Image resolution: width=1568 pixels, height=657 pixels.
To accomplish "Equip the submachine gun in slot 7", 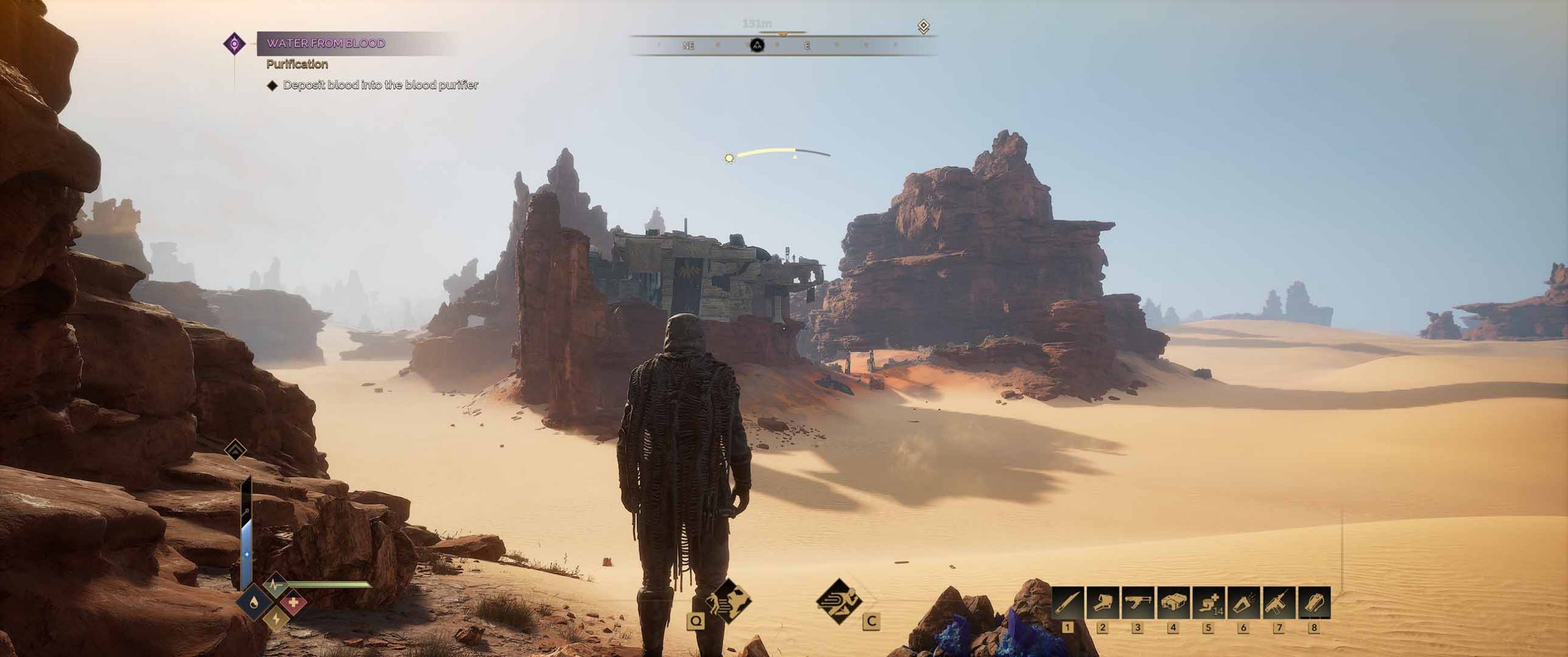I will coord(1278,602).
